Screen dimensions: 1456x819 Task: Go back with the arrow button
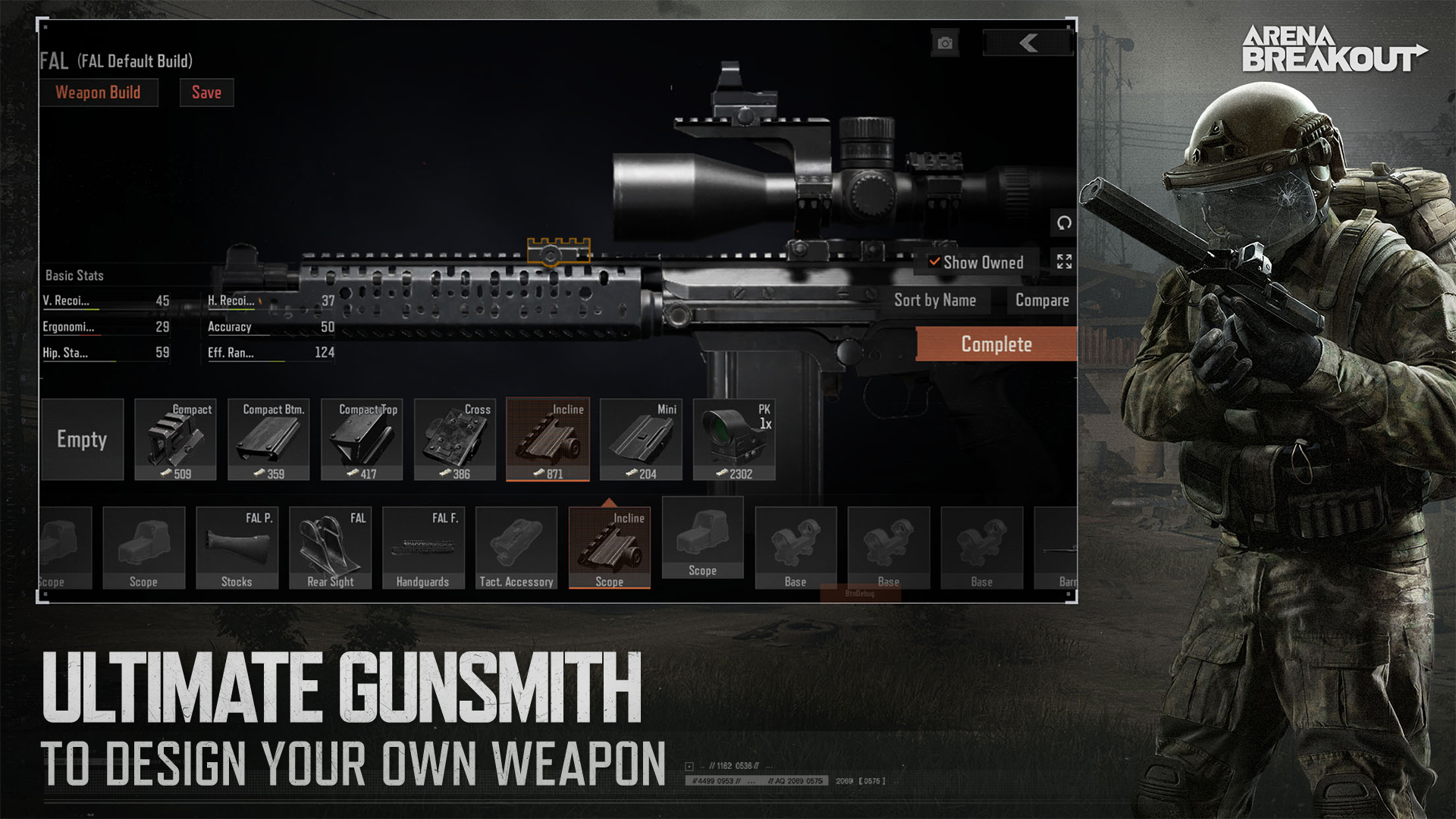[1028, 43]
